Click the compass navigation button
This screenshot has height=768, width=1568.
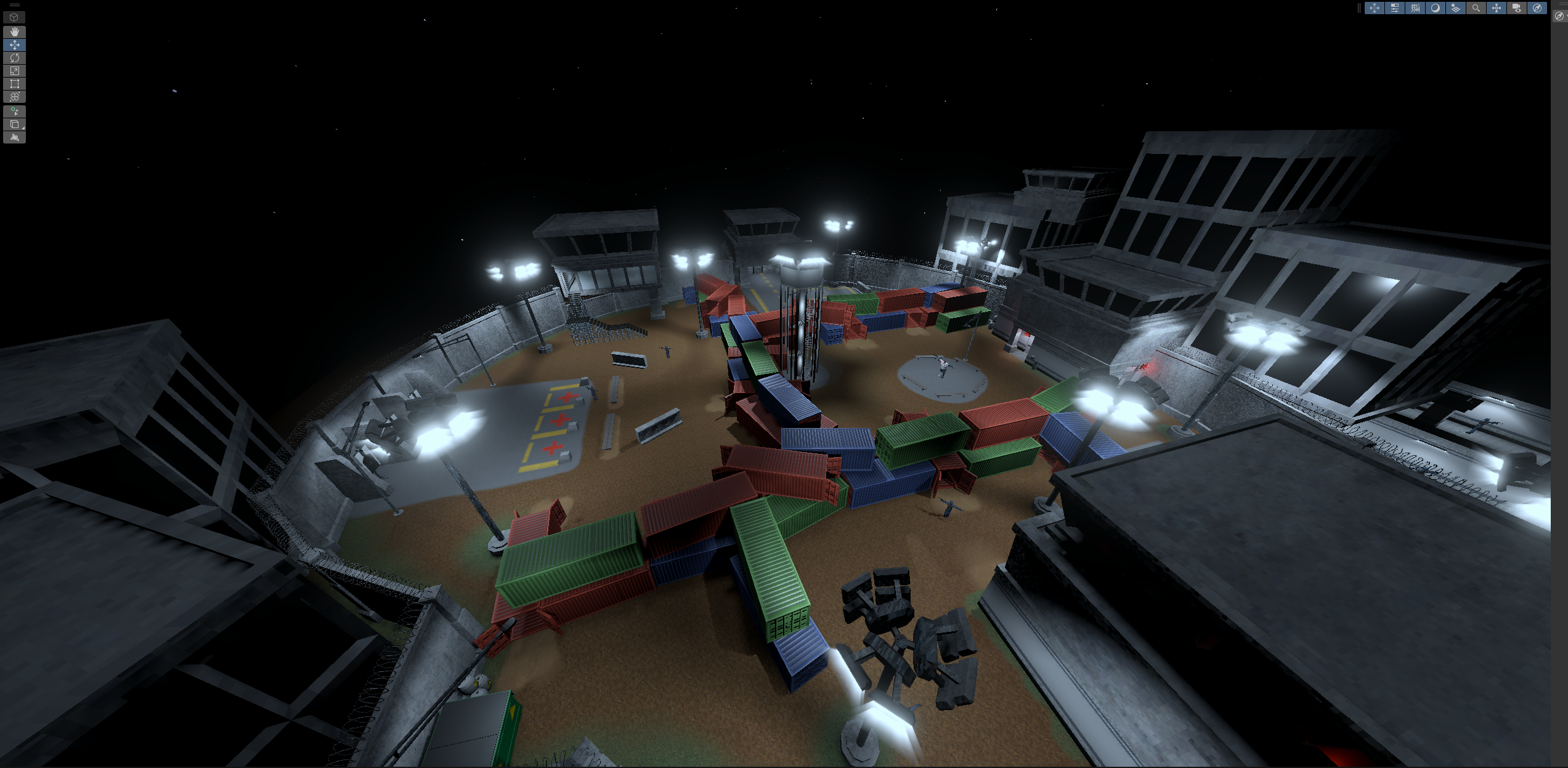1537,8
